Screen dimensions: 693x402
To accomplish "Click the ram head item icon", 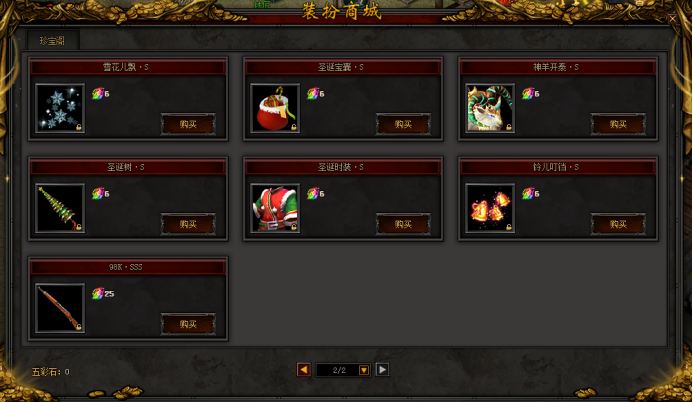I will (x=490, y=108).
